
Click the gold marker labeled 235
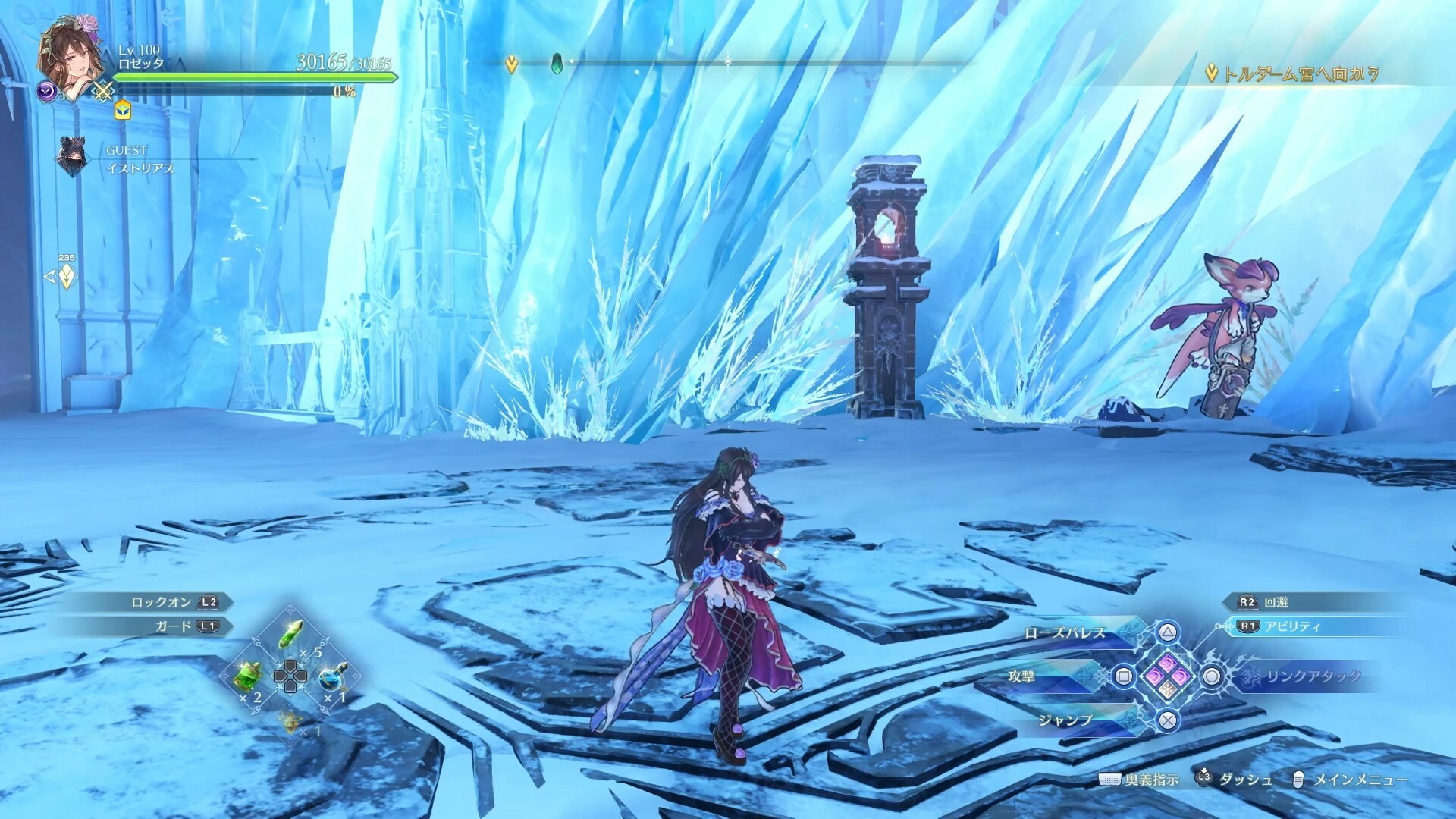[x=67, y=276]
